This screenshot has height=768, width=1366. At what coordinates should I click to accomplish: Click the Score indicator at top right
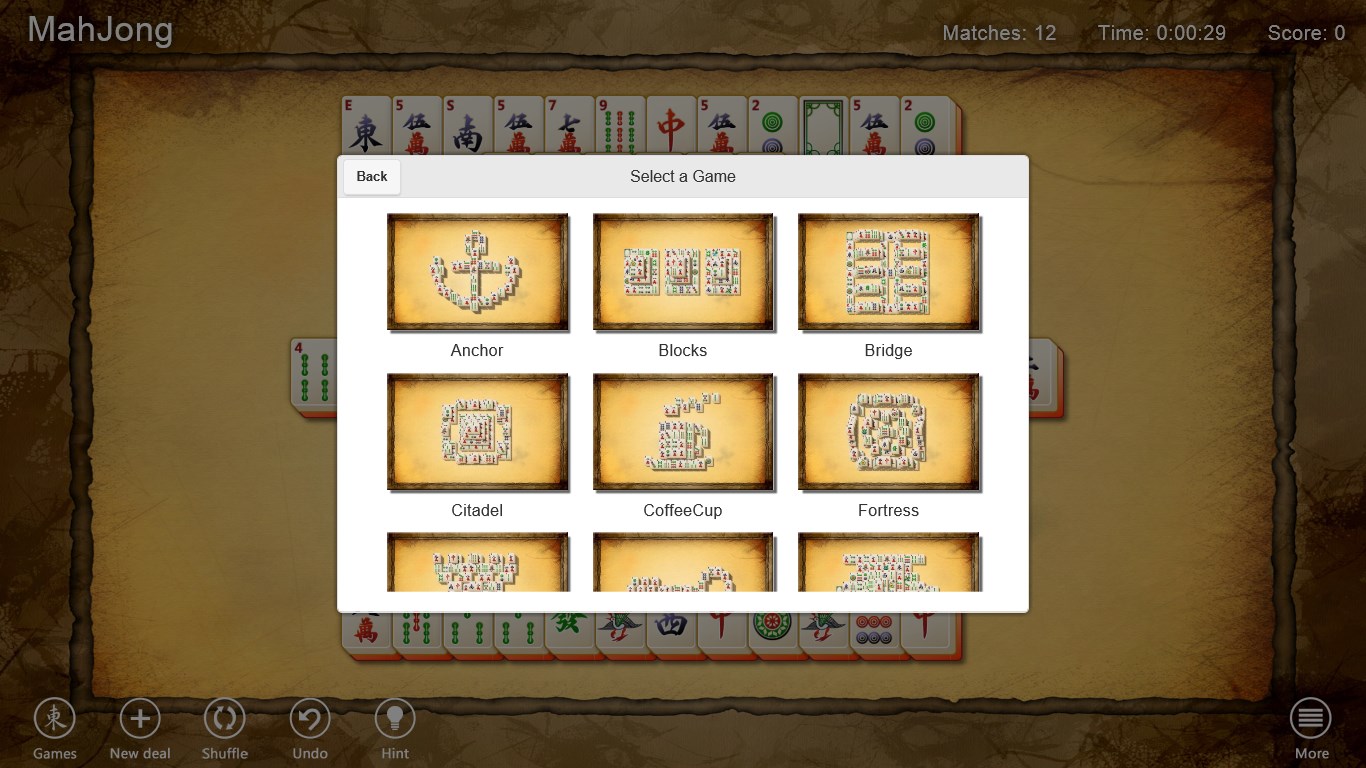(1306, 33)
